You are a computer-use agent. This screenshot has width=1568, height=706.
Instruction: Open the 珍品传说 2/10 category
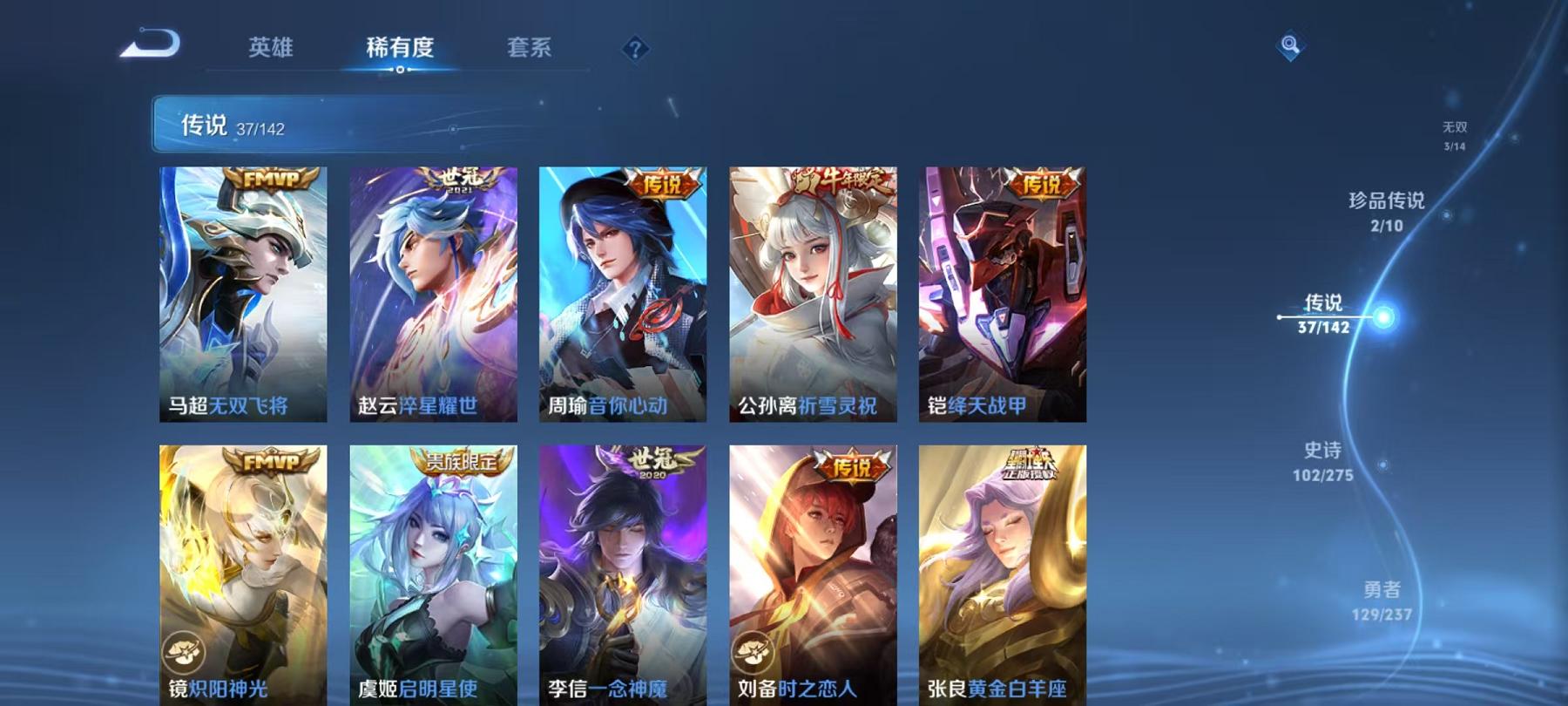1385,212
